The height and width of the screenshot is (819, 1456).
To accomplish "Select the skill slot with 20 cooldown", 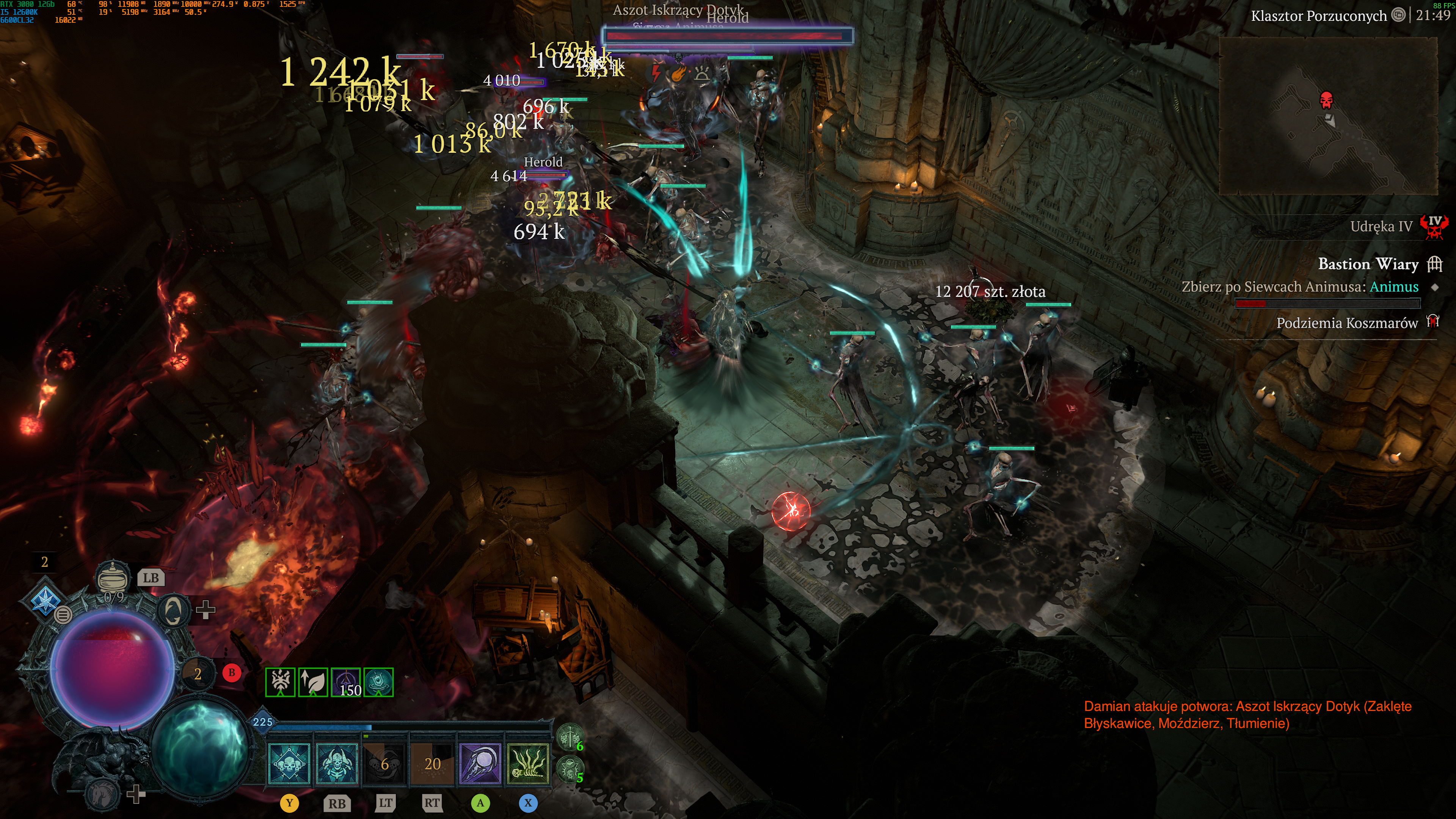I will (432, 764).
